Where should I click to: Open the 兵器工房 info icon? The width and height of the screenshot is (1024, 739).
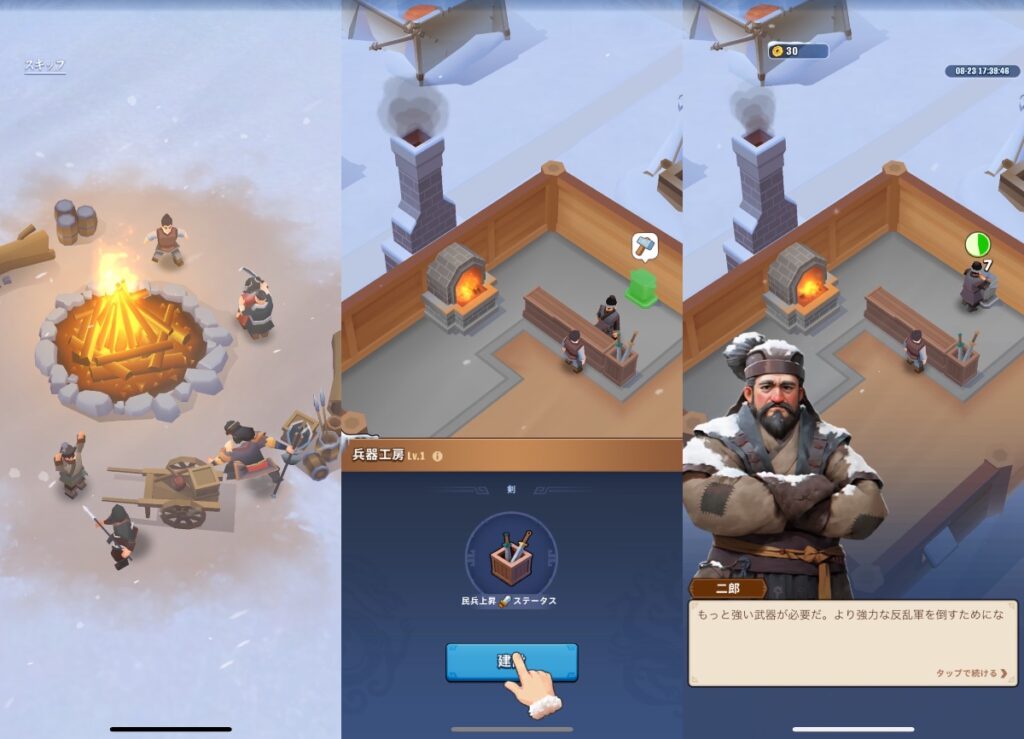tap(437, 456)
